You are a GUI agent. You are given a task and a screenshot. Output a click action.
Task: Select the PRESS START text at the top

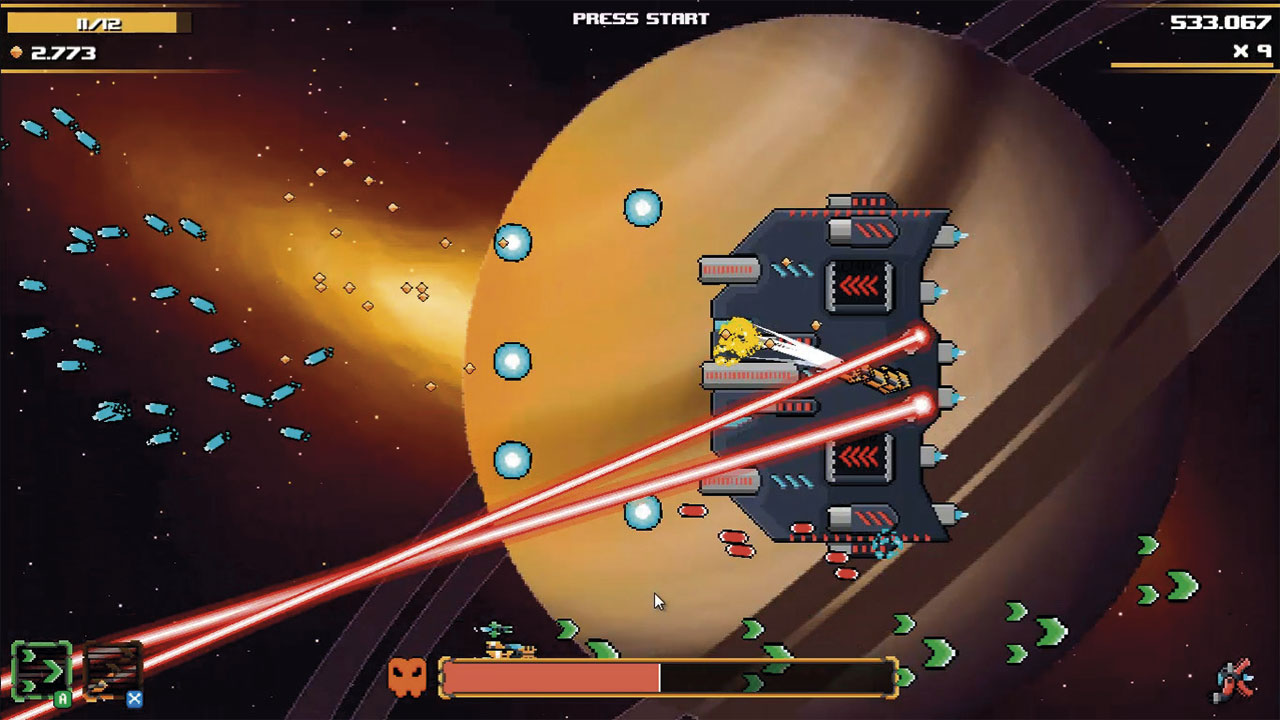[640, 16]
